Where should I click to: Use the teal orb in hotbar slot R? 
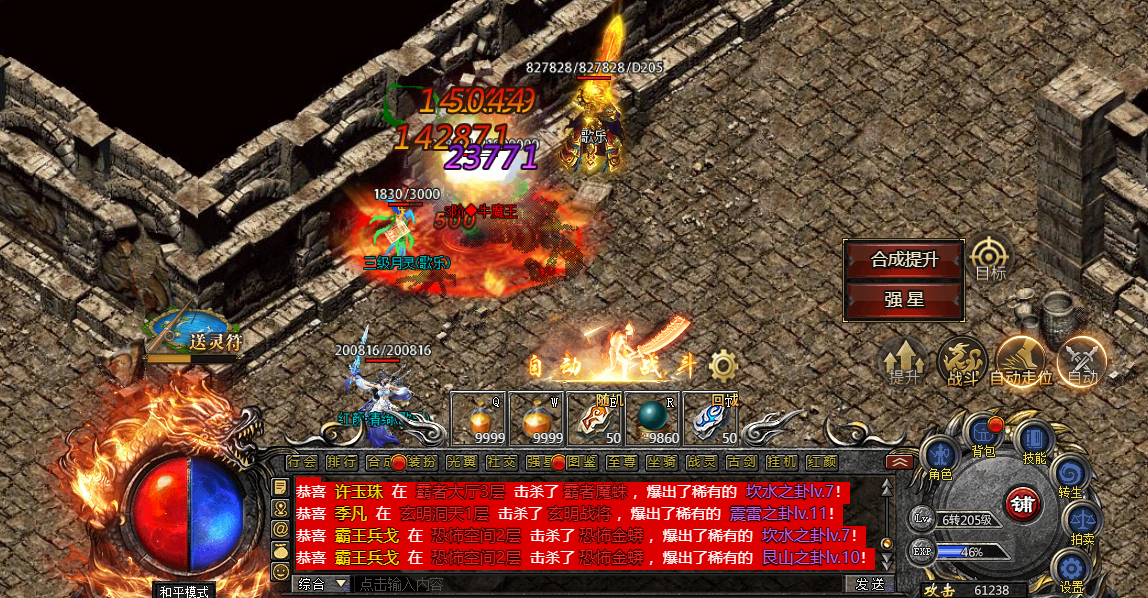pos(653,418)
